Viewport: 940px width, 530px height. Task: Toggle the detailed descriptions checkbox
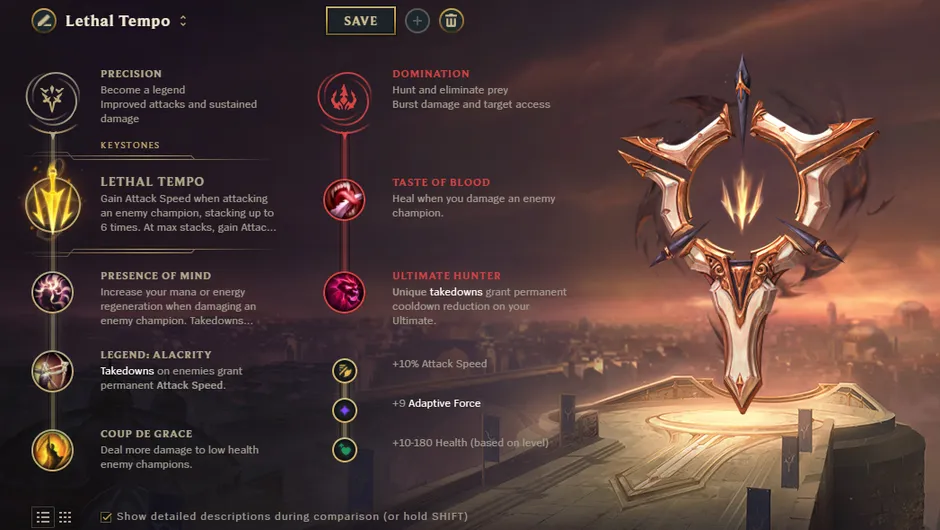click(x=106, y=517)
